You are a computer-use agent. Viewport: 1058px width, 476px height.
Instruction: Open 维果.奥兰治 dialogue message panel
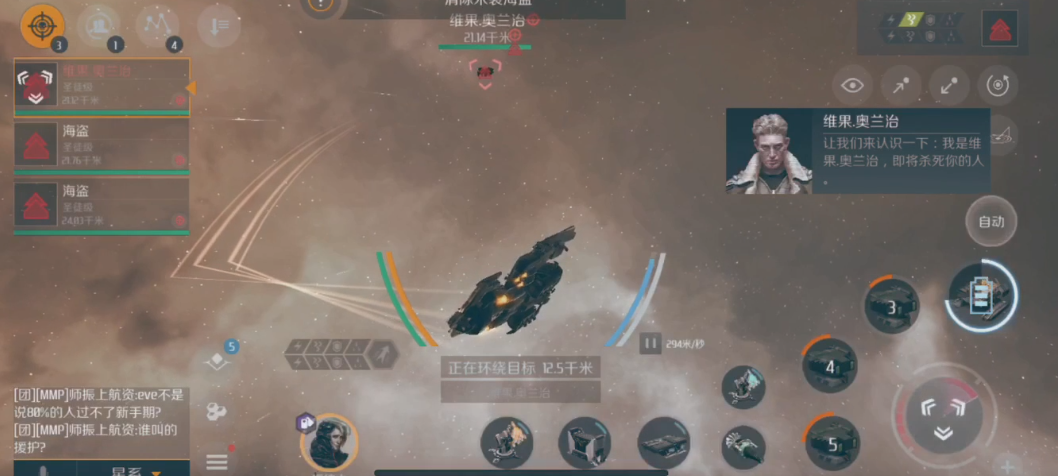pos(857,151)
